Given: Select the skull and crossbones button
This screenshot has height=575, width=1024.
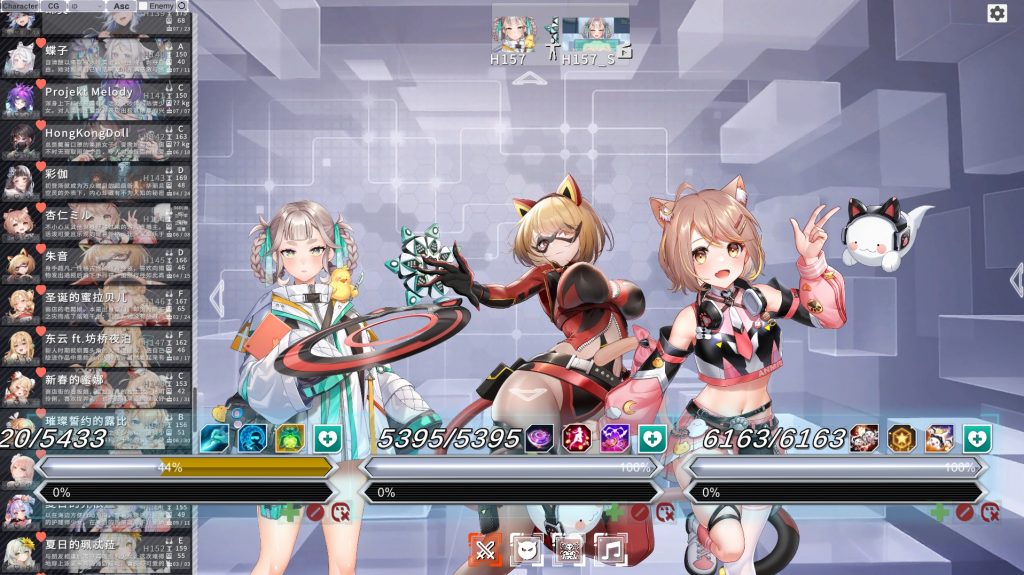Looking at the screenshot, I should 569,549.
